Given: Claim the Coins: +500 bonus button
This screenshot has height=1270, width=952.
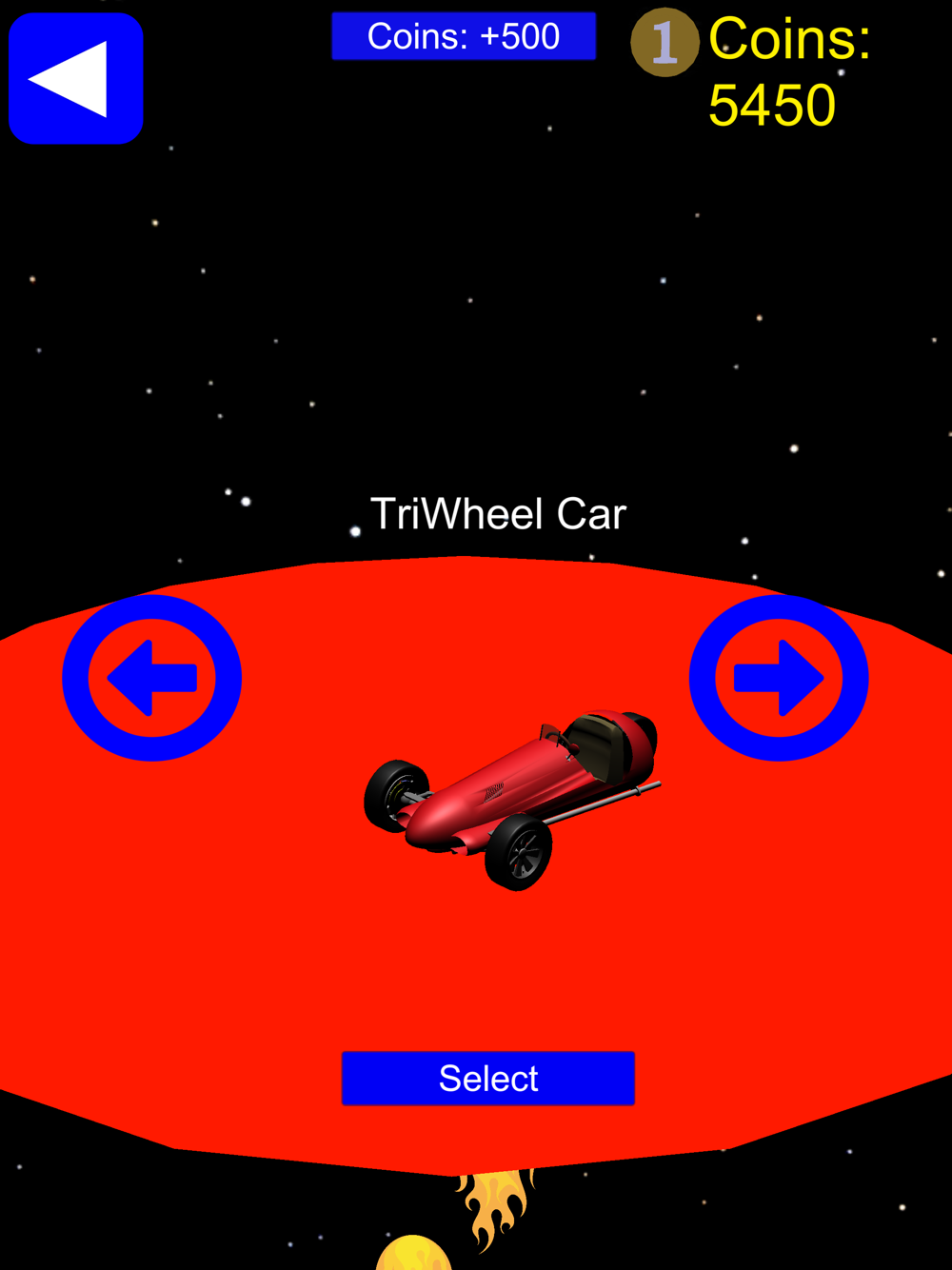Looking at the screenshot, I should point(464,36).
